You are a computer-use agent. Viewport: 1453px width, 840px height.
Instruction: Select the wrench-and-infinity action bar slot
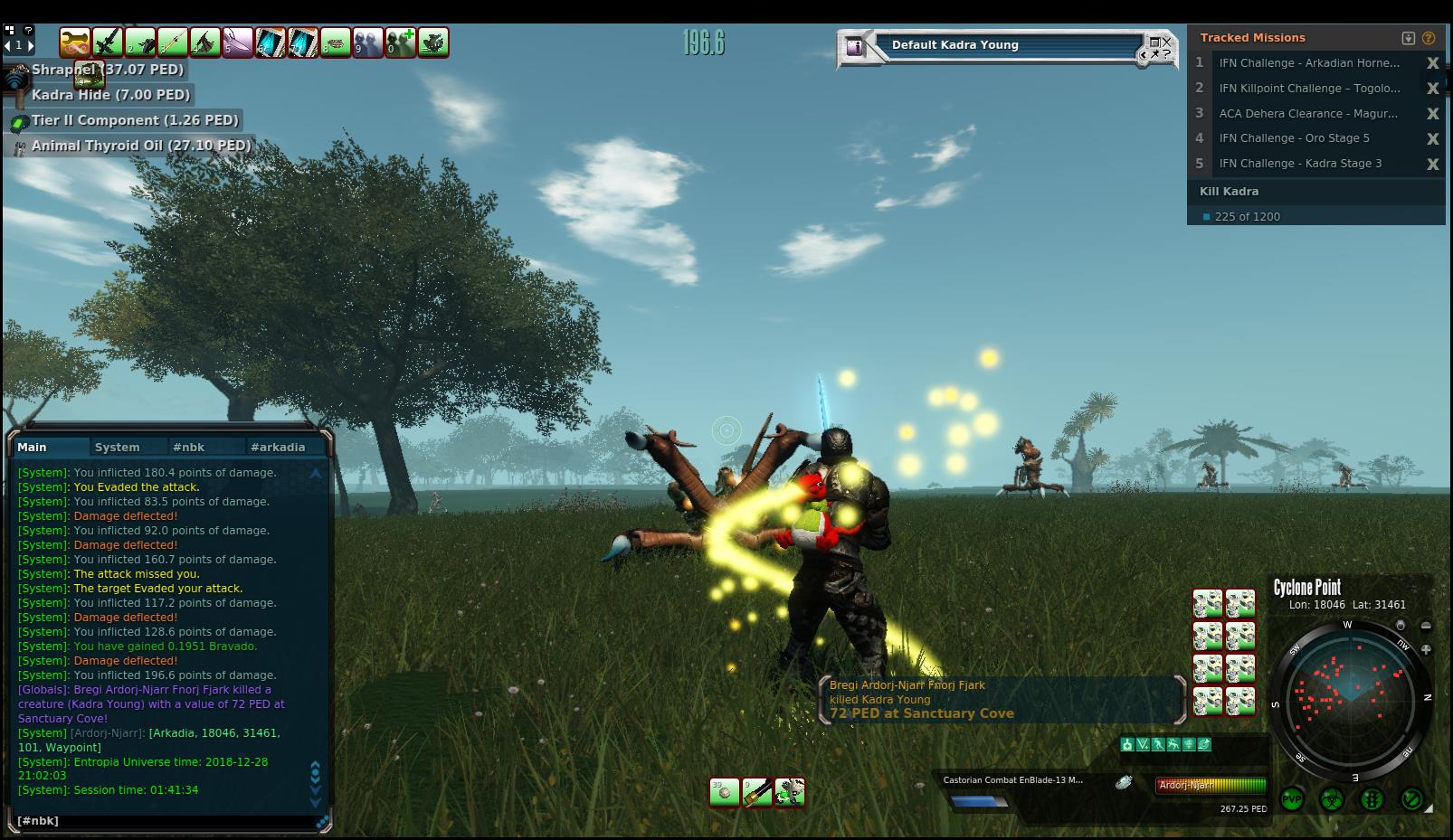pyautogui.click(x=75, y=42)
